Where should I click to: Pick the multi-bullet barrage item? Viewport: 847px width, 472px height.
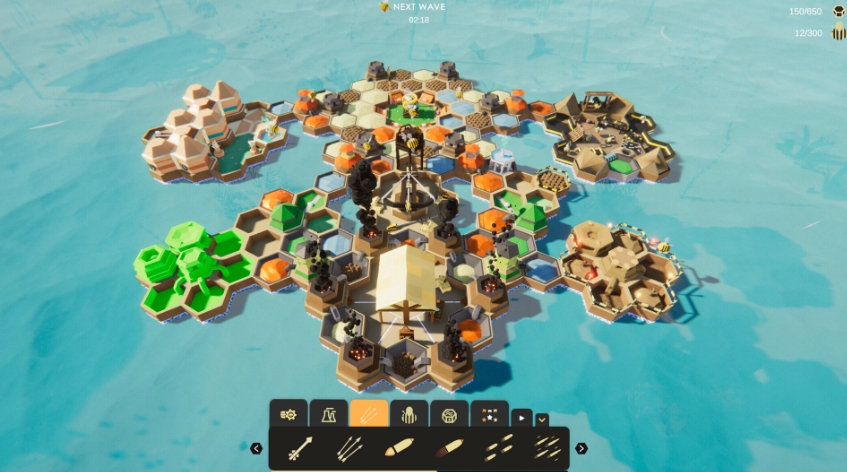pyautogui.click(x=545, y=448)
